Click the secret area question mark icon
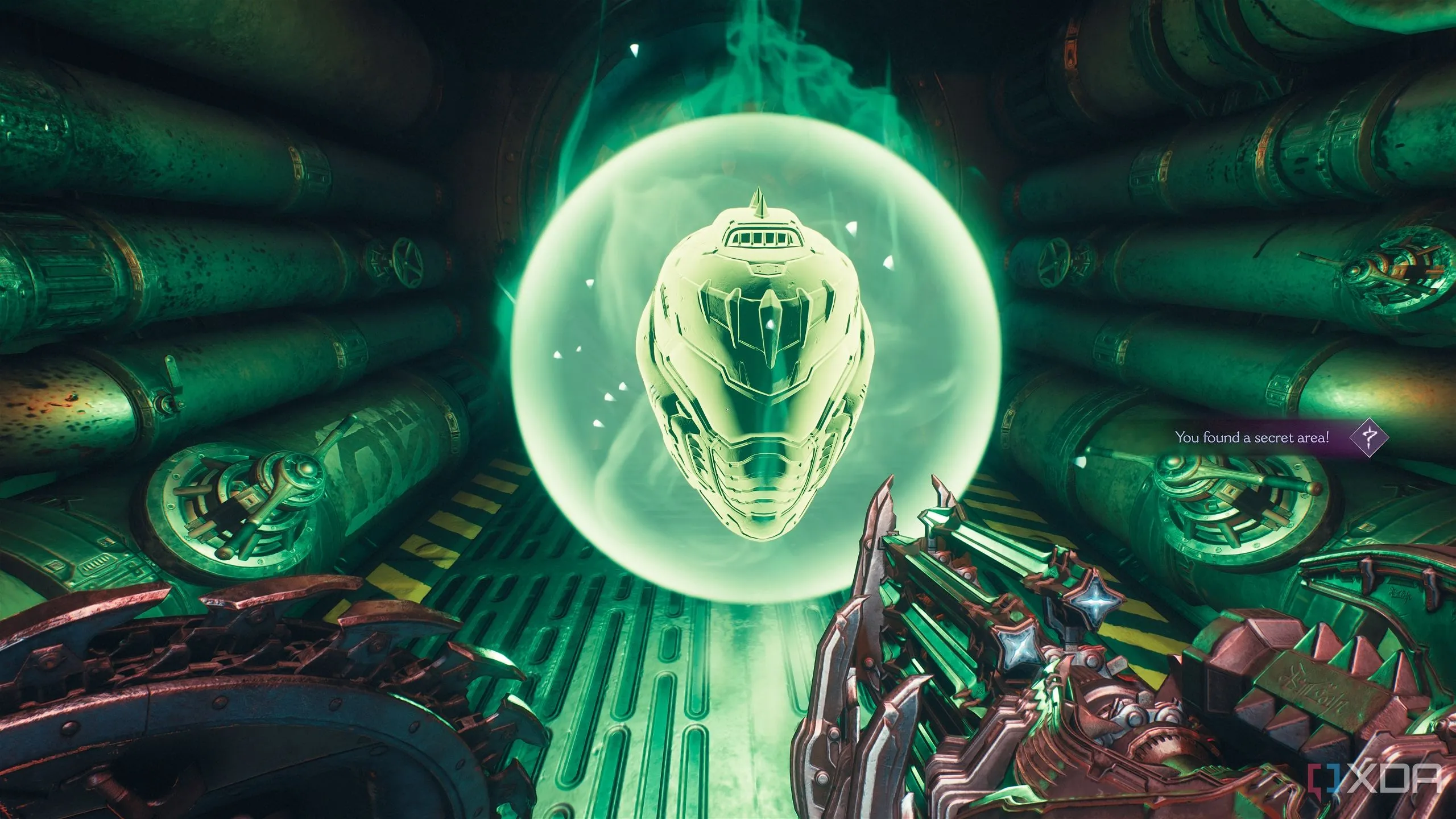Screen dimensions: 1456x819 [1369, 437]
